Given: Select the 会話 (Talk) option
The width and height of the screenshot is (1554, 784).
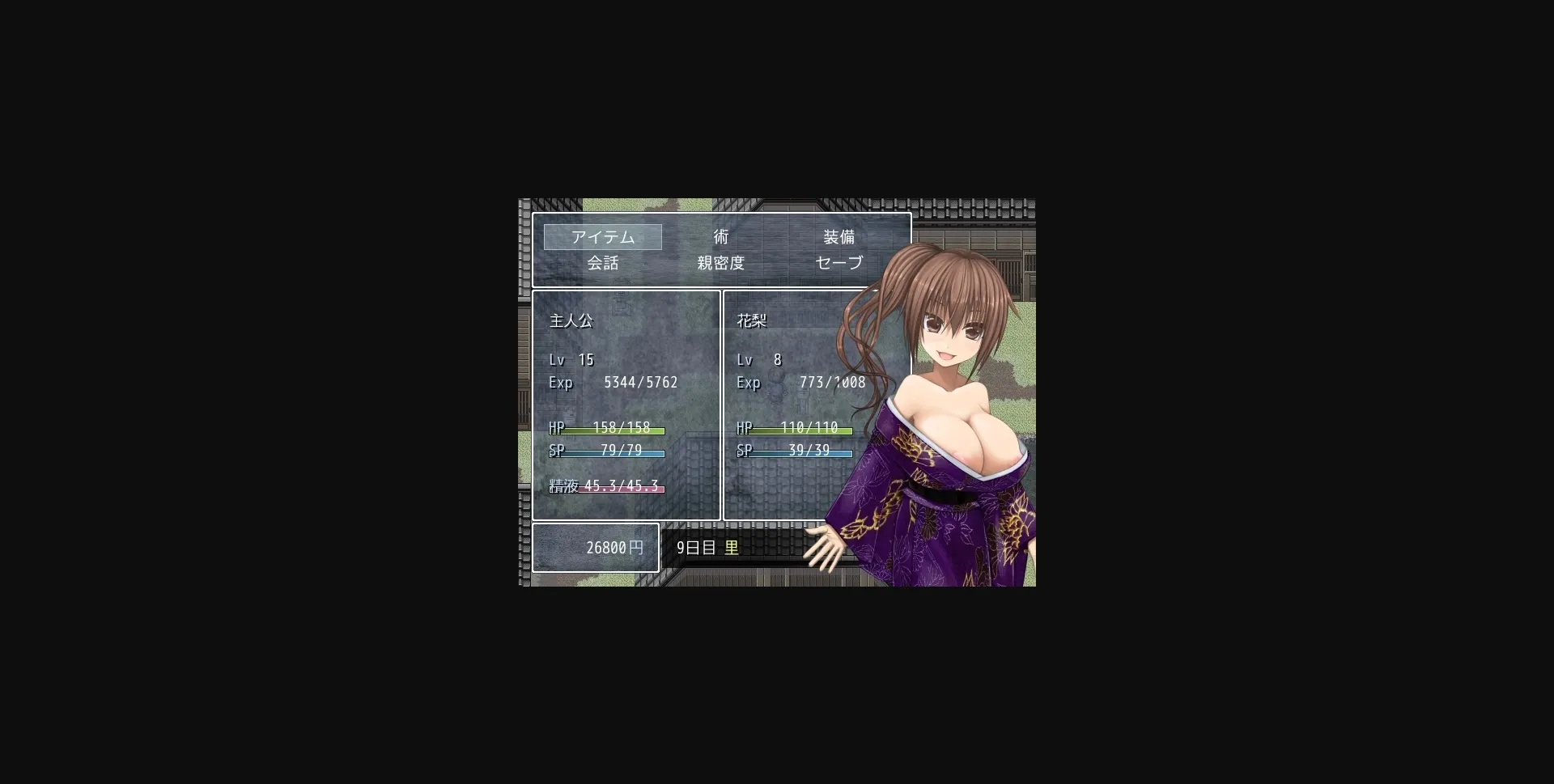Looking at the screenshot, I should (603, 262).
